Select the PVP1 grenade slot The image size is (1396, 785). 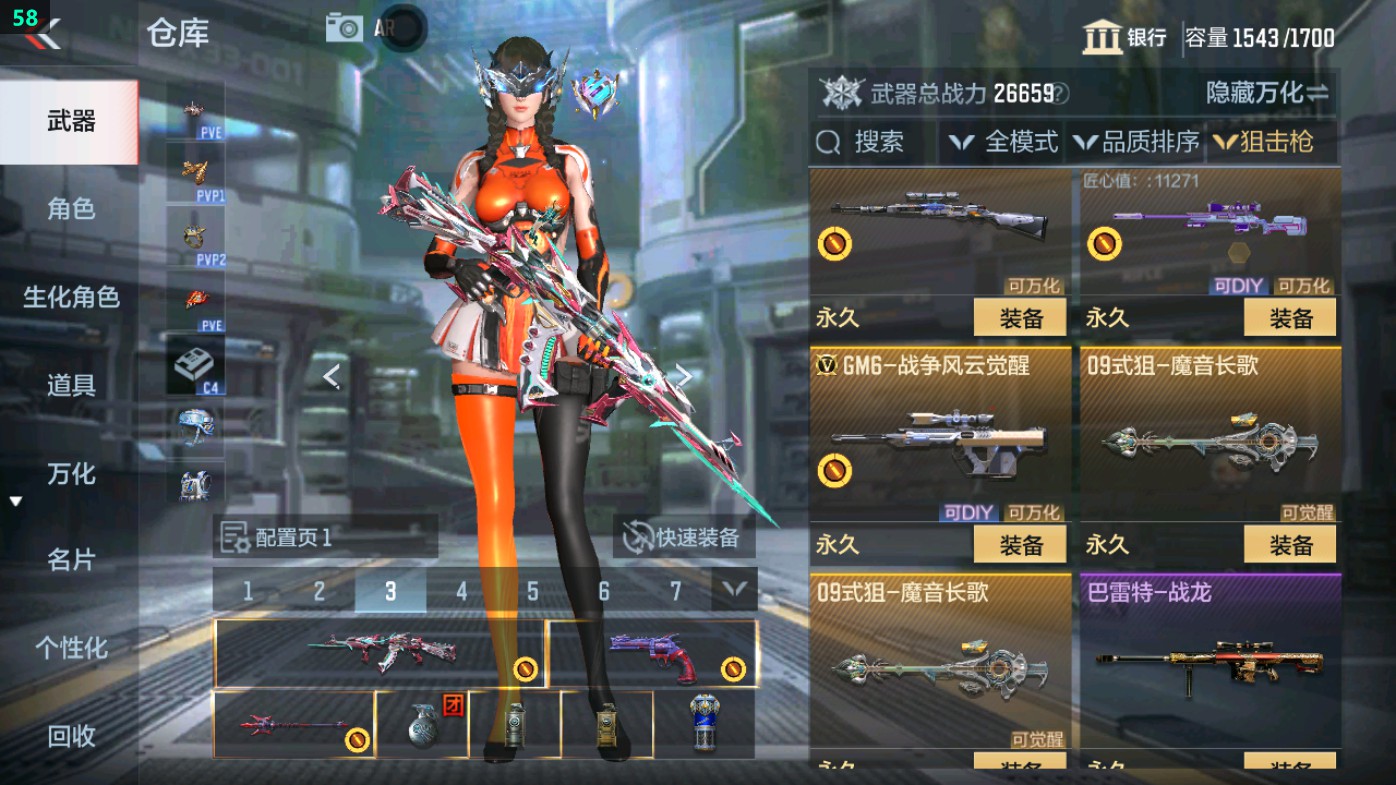(196, 175)
